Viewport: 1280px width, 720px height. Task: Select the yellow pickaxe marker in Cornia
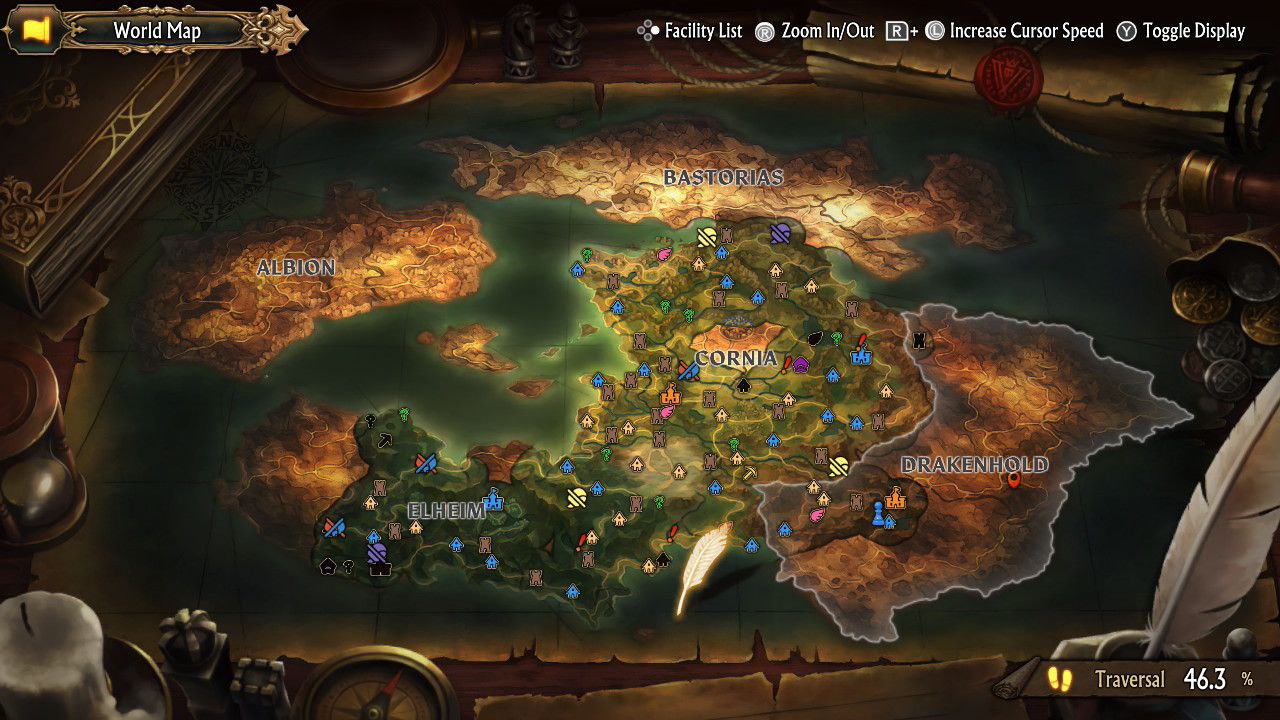749,472
